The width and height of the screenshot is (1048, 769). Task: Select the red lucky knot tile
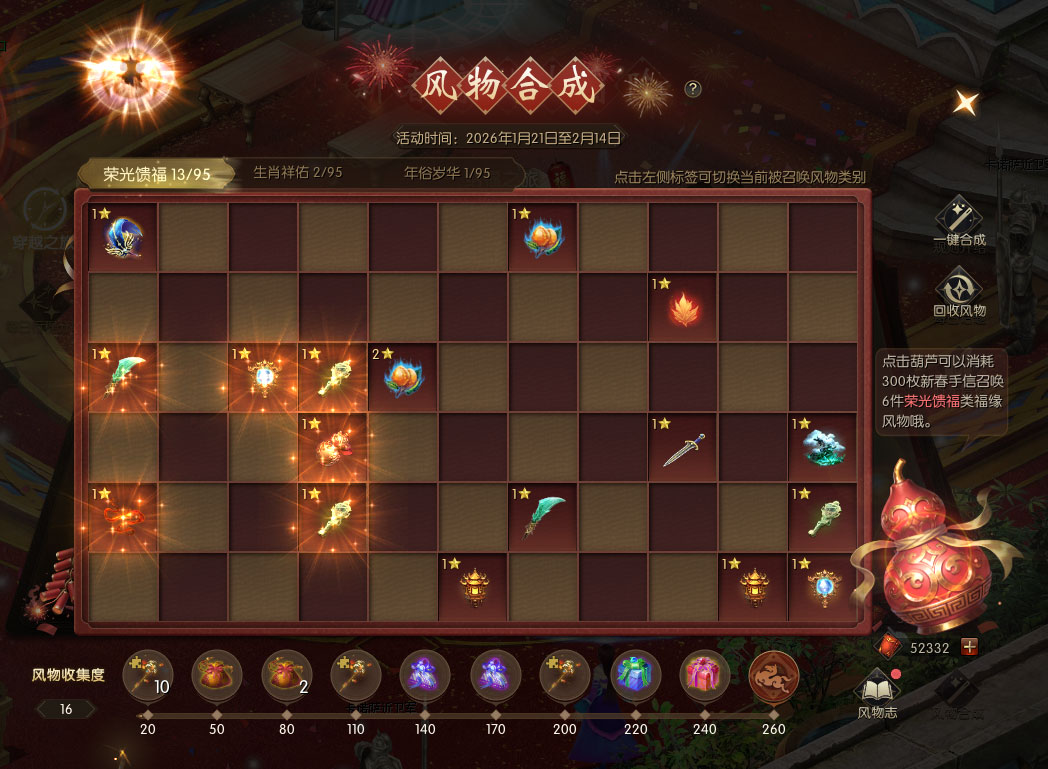pyautogui.click(x=123, y=517)
